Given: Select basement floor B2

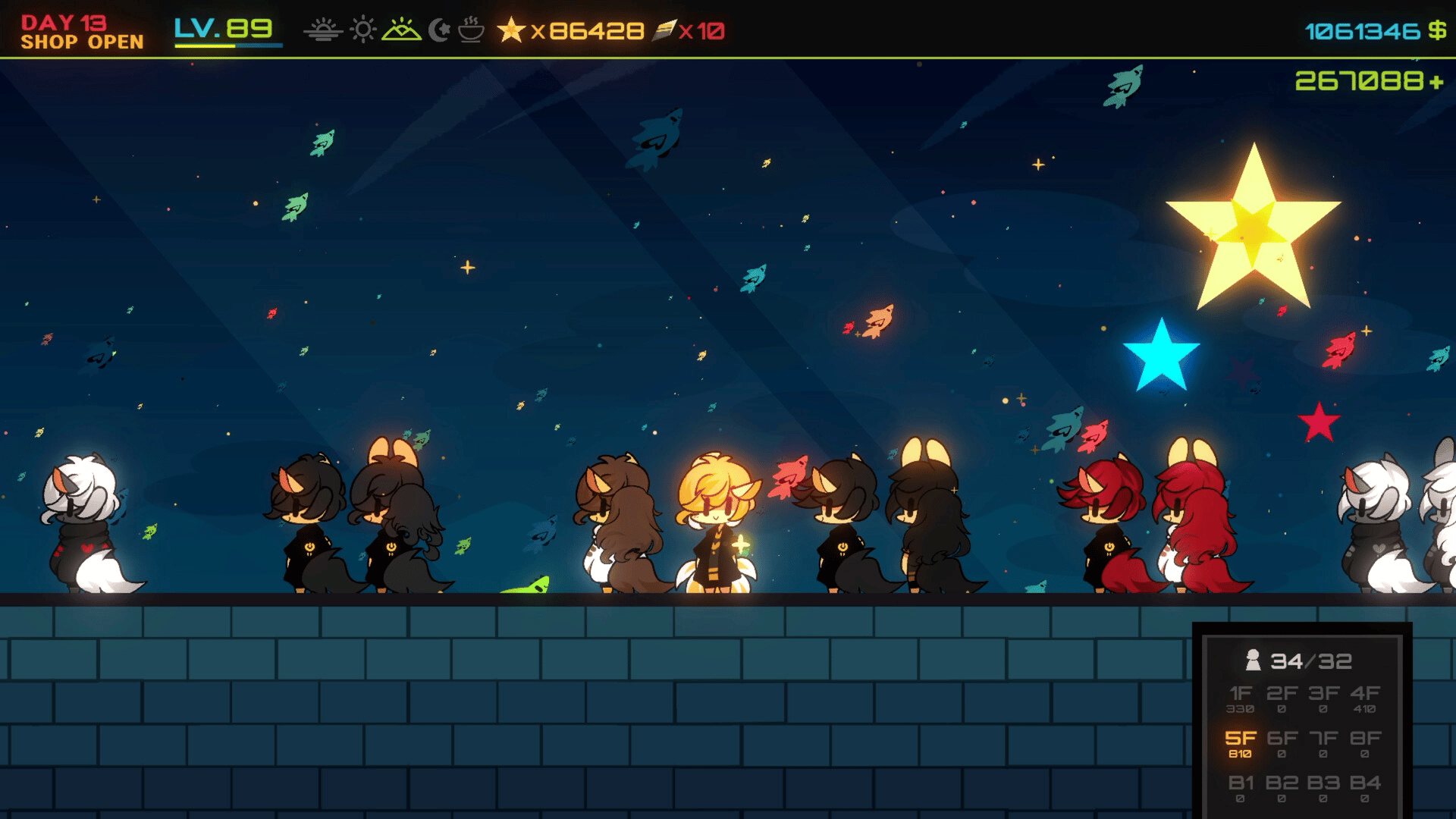Looking at the screenshot, I should tap(1282, 787).
